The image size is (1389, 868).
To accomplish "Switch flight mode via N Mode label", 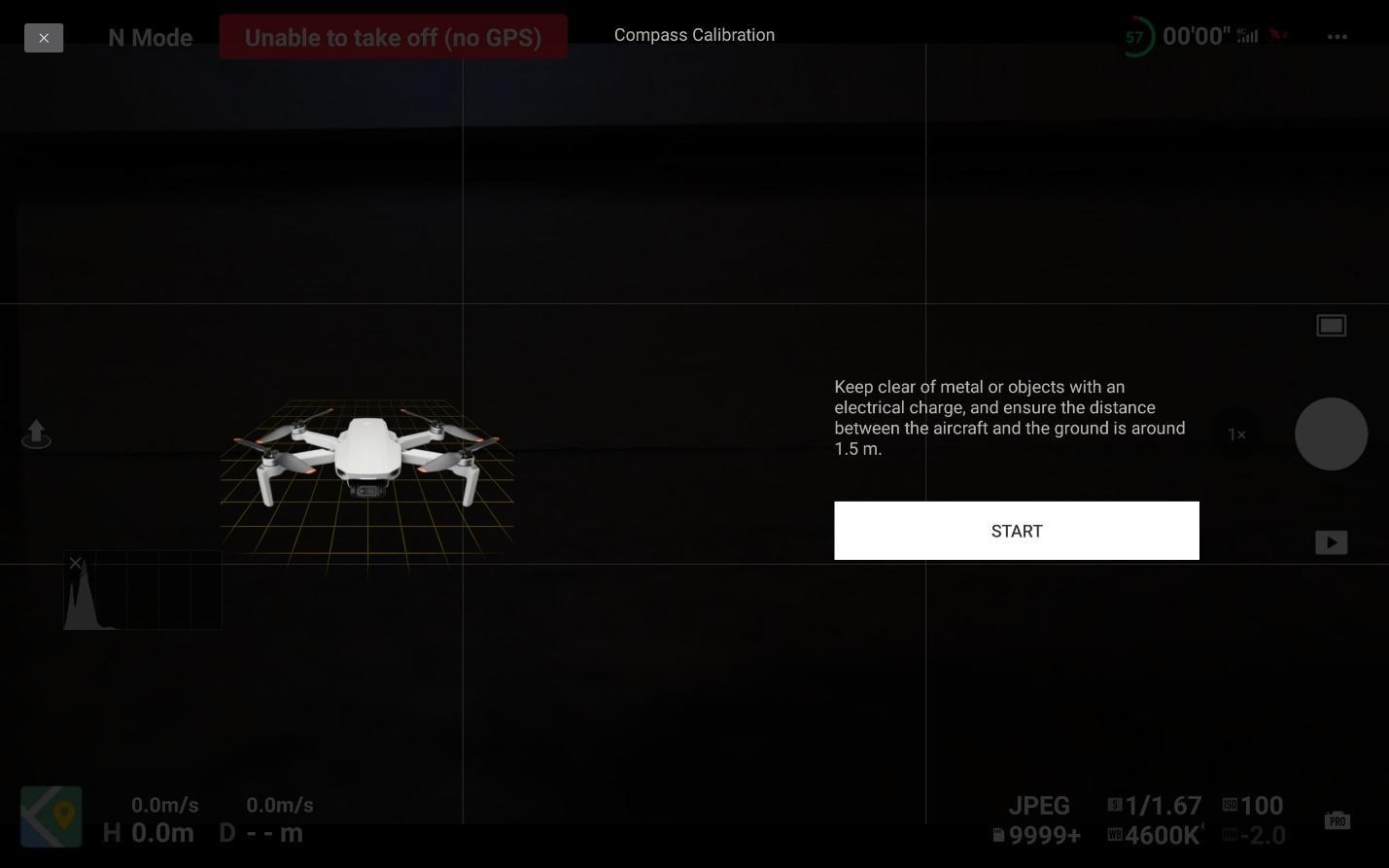I will (149, 37).
